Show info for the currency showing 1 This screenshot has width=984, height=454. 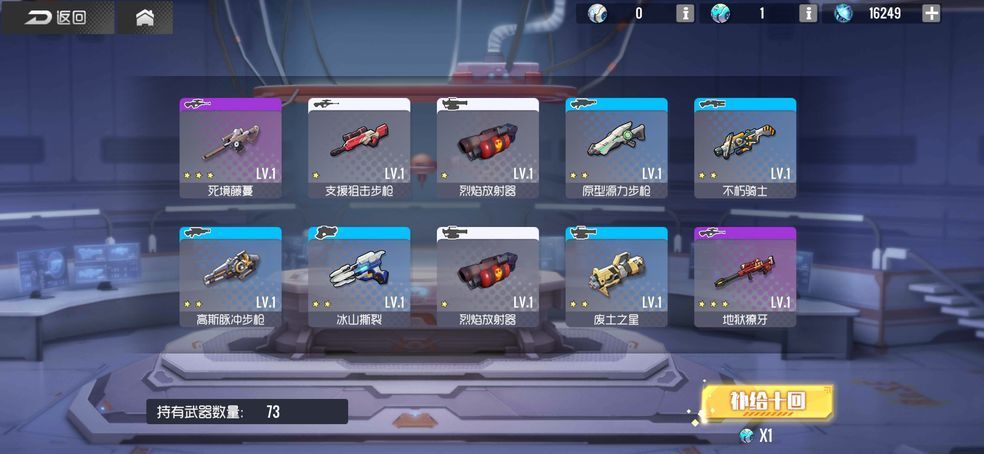[x=808, y=13]
